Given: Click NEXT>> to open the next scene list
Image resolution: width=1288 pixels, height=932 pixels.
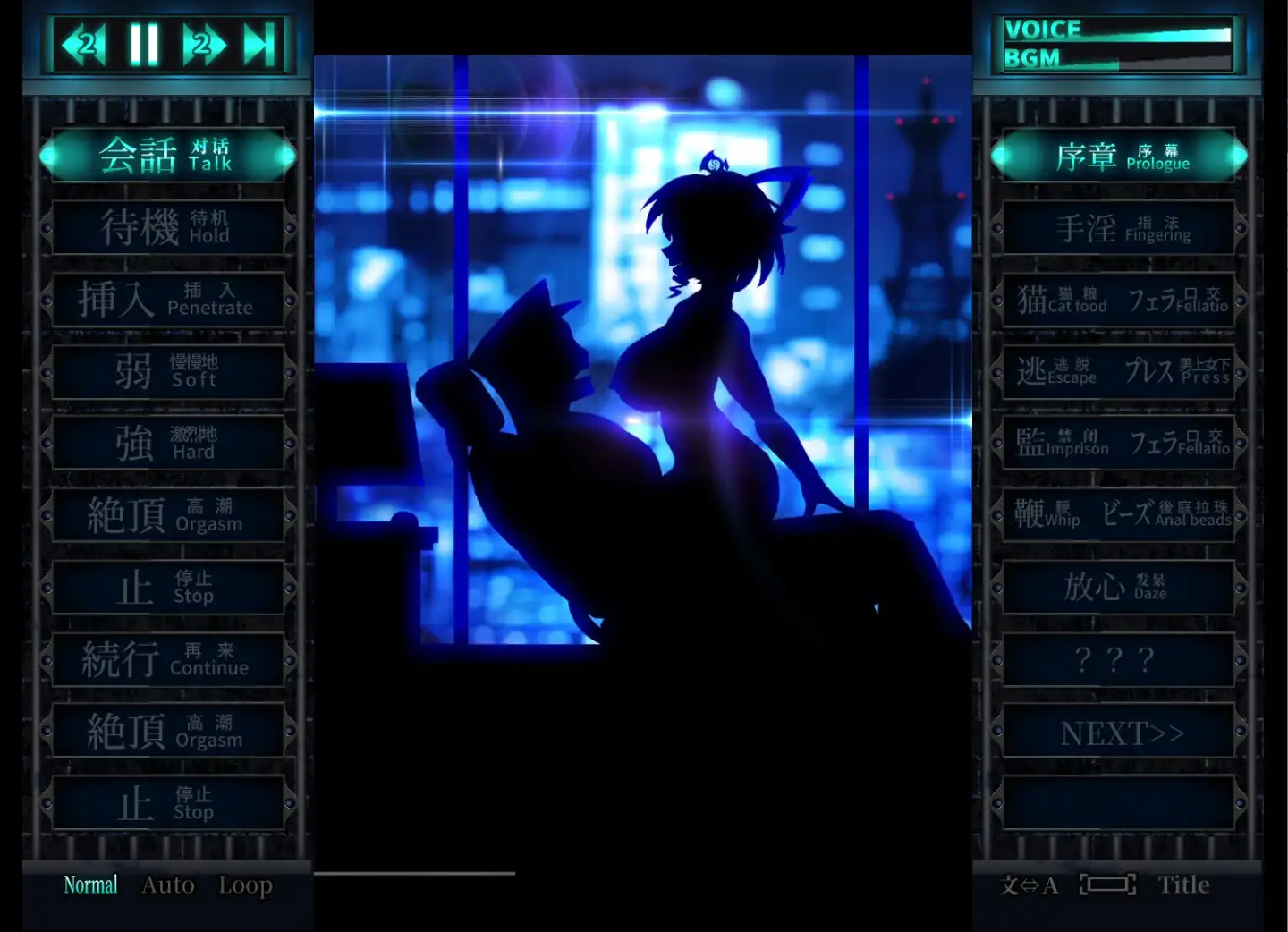Looking at the screenshot, I should 1118,732.
